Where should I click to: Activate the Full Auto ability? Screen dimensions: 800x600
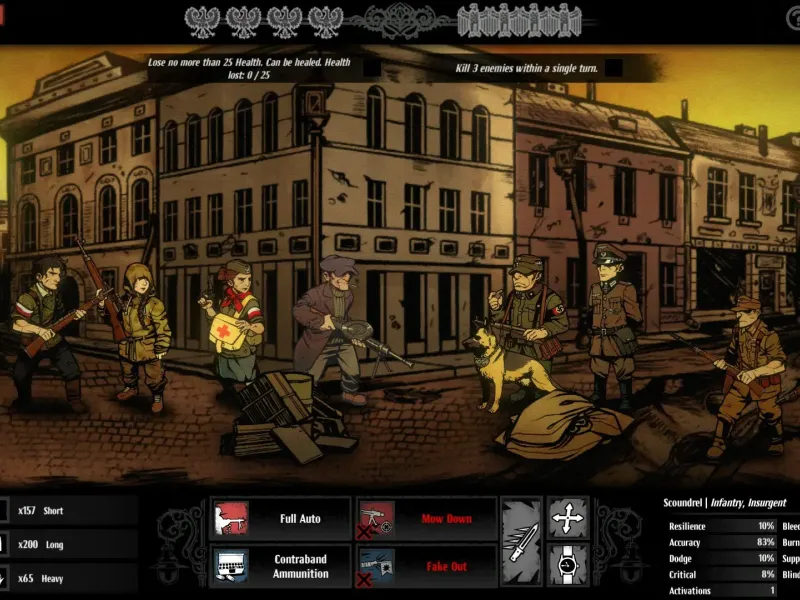[x=281, y=519]
